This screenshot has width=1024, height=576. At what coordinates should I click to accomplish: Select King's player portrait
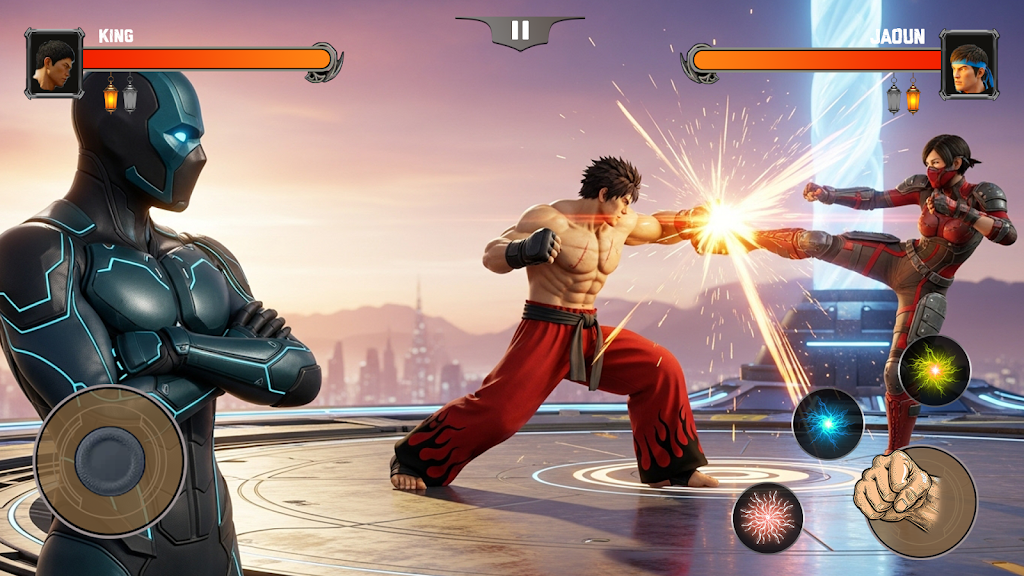(54, 63)
